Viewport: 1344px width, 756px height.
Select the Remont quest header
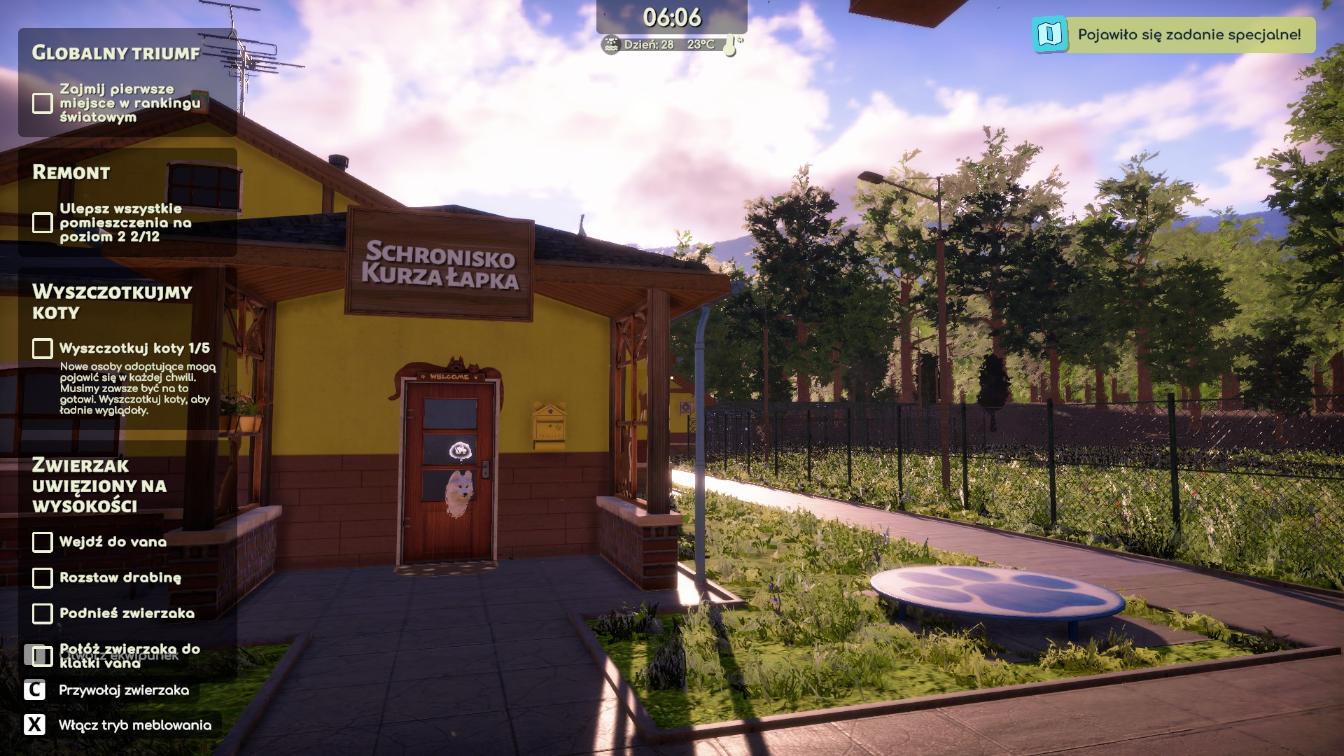click(71, 172)
